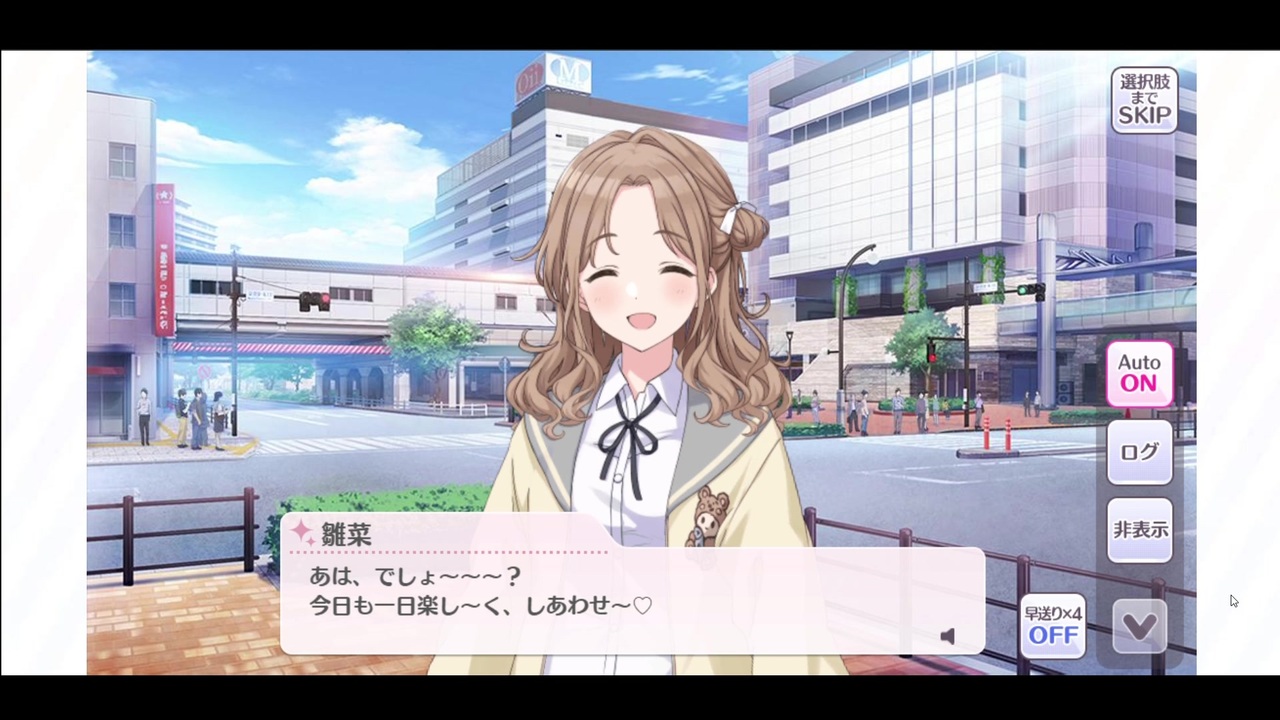Tap the fast-forward 早送り×4 icon
This screenshot has width=1280, height=720.
click(x=1052, y=625)
